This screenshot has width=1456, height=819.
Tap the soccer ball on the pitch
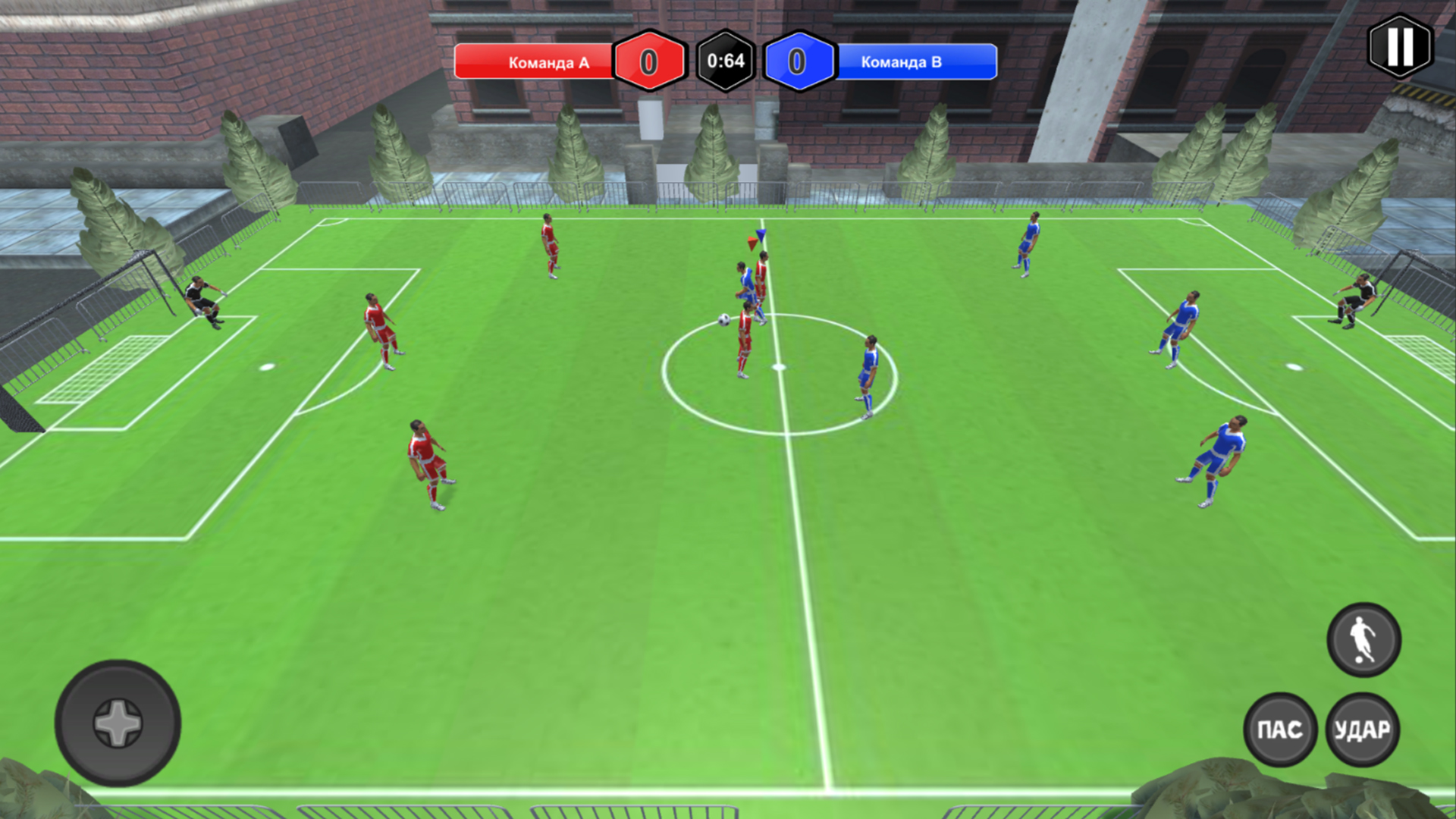(x=724, y=321)
